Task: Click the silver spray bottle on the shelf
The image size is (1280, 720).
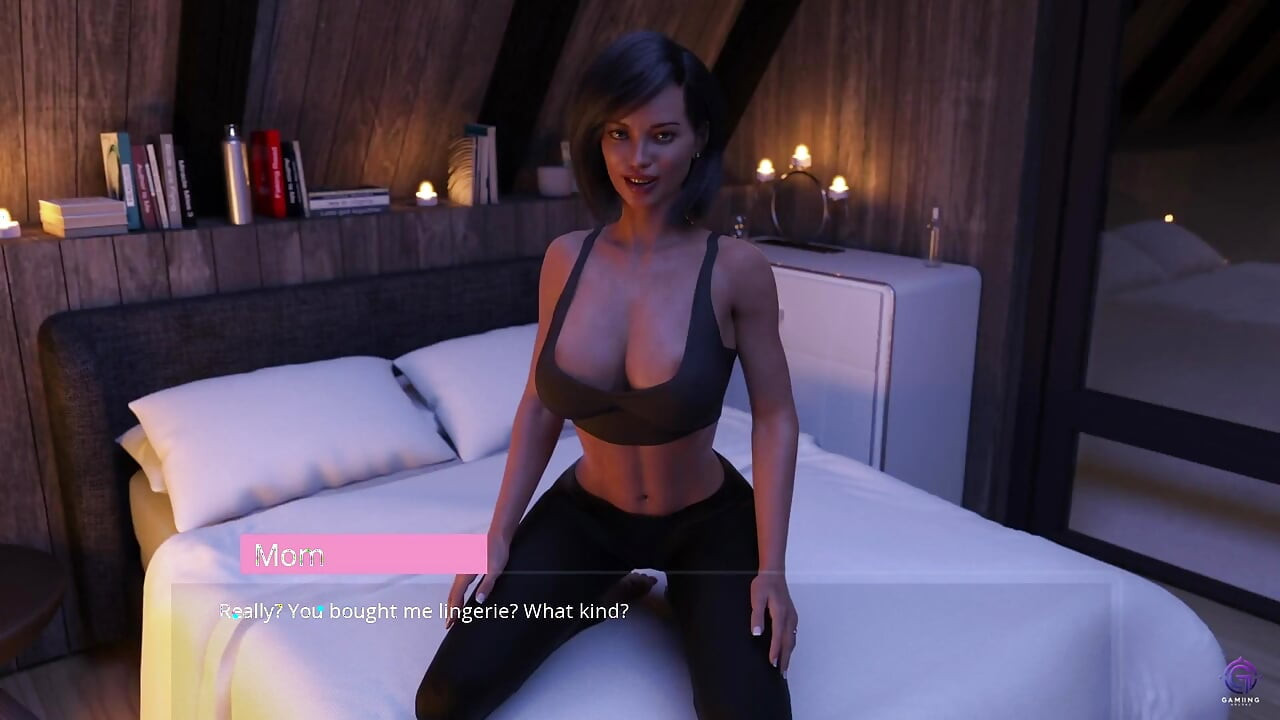Action: coord(235,177)
